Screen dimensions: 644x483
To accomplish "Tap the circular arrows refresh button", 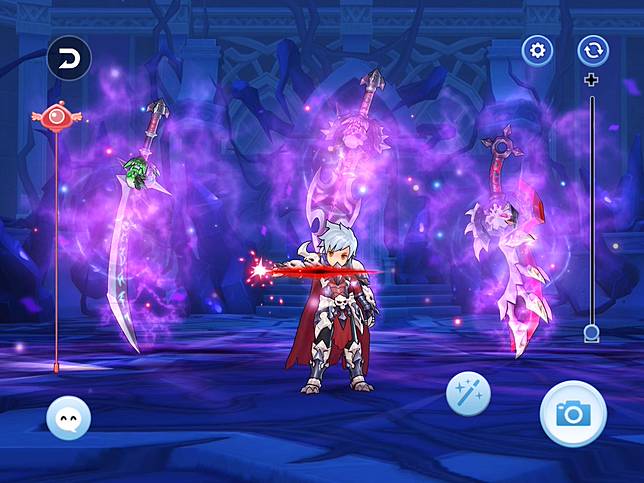I will [593, 51].
